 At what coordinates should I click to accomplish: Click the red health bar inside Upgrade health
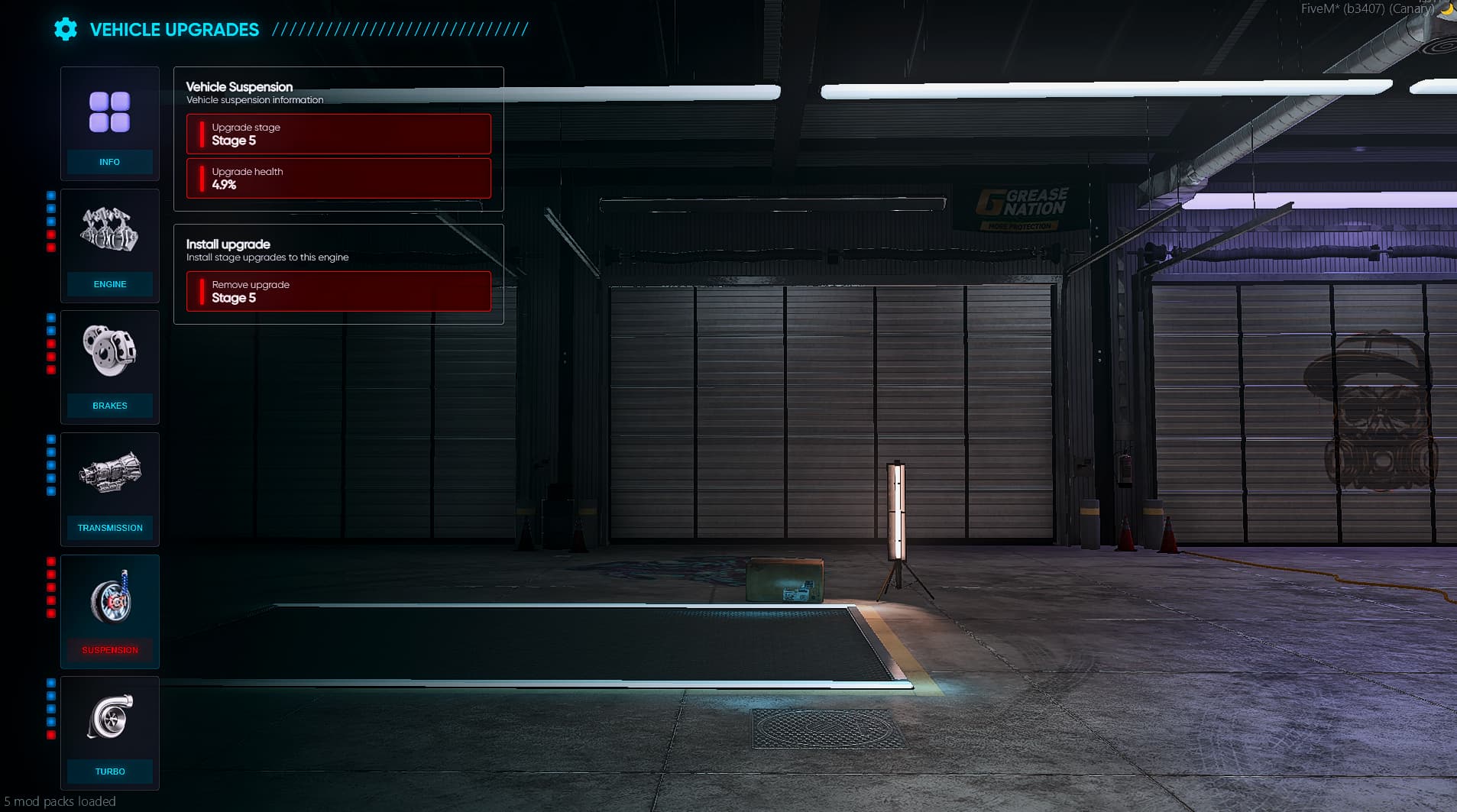pos(200,178)
